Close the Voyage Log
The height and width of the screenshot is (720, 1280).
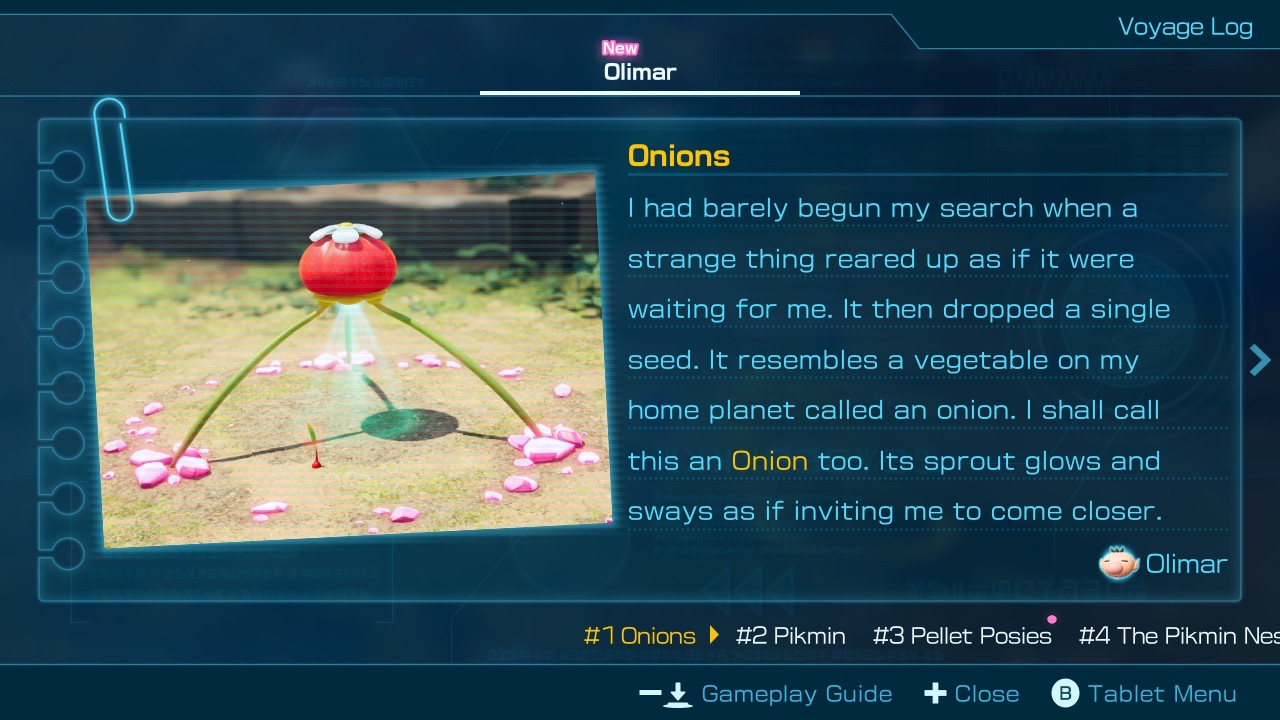972,694
